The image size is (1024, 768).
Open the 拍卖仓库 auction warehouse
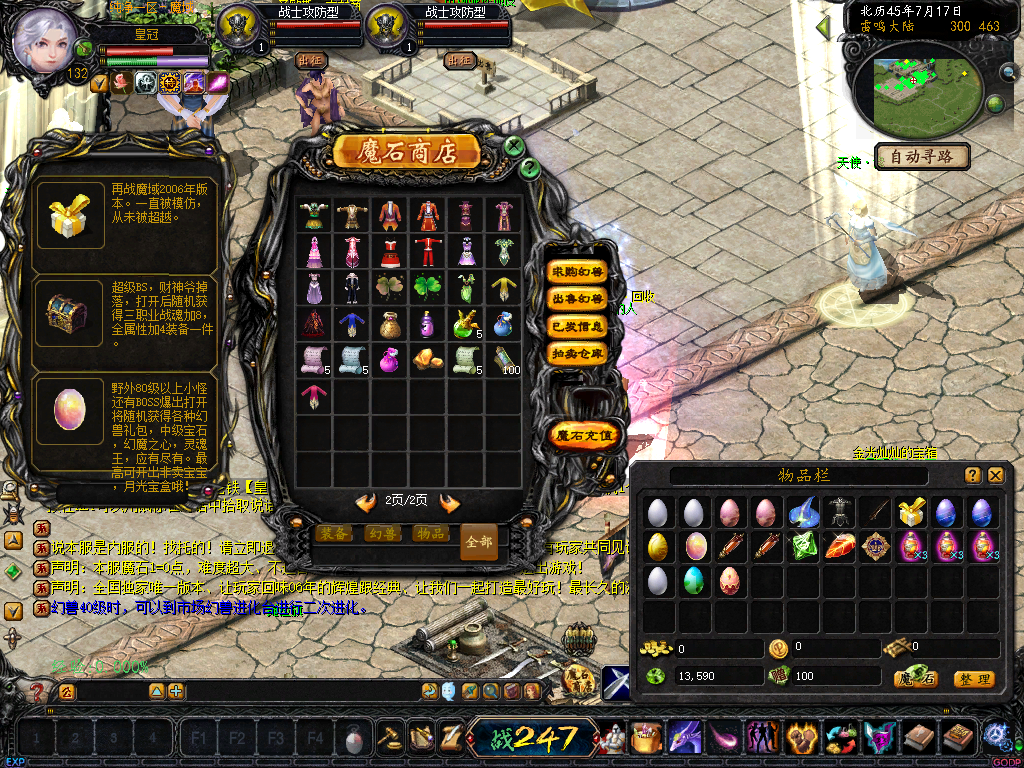(x=578, y=353)
